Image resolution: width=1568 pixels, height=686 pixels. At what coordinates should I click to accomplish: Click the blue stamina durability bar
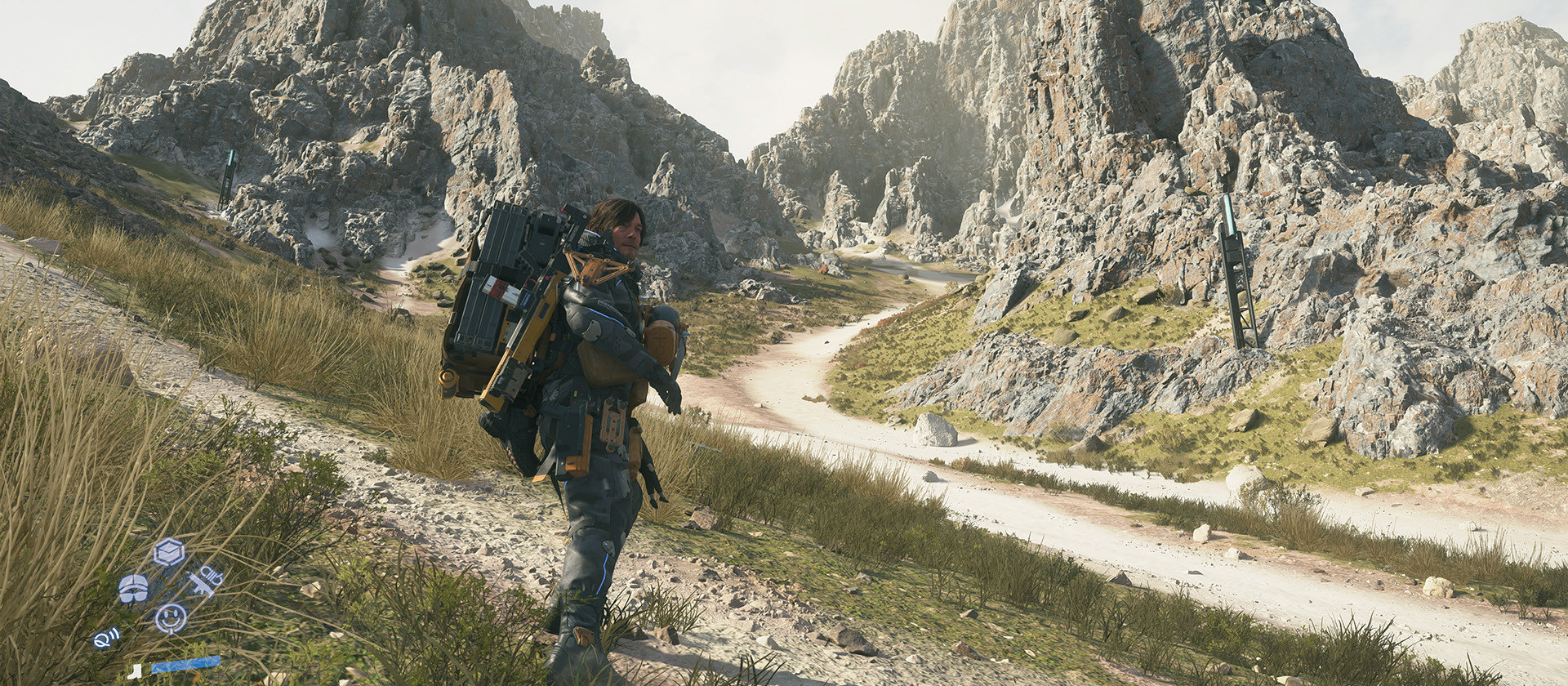[x=186, y=664]
